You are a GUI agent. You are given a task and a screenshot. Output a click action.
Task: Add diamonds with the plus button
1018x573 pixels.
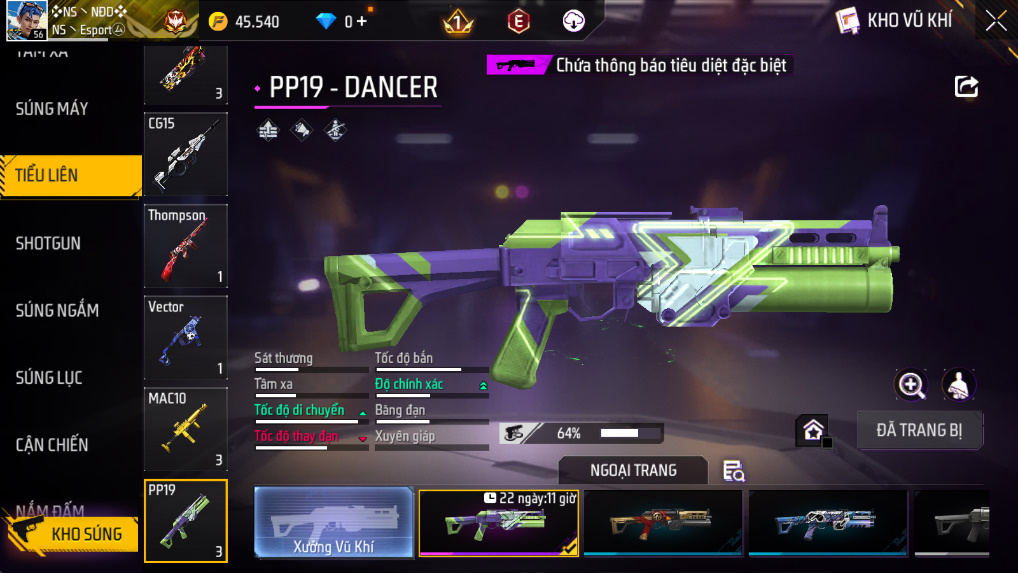click(361, 21)
